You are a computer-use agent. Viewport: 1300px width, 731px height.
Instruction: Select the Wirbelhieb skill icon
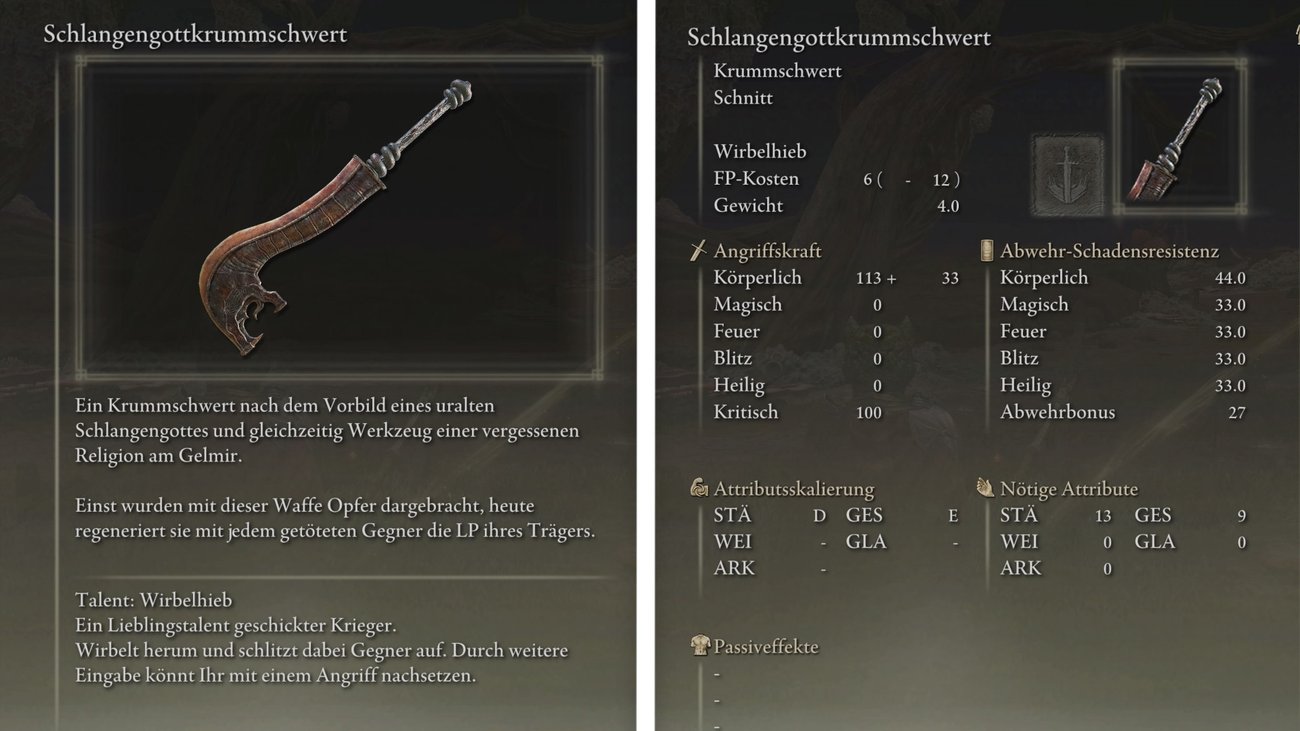point(1068,174)
